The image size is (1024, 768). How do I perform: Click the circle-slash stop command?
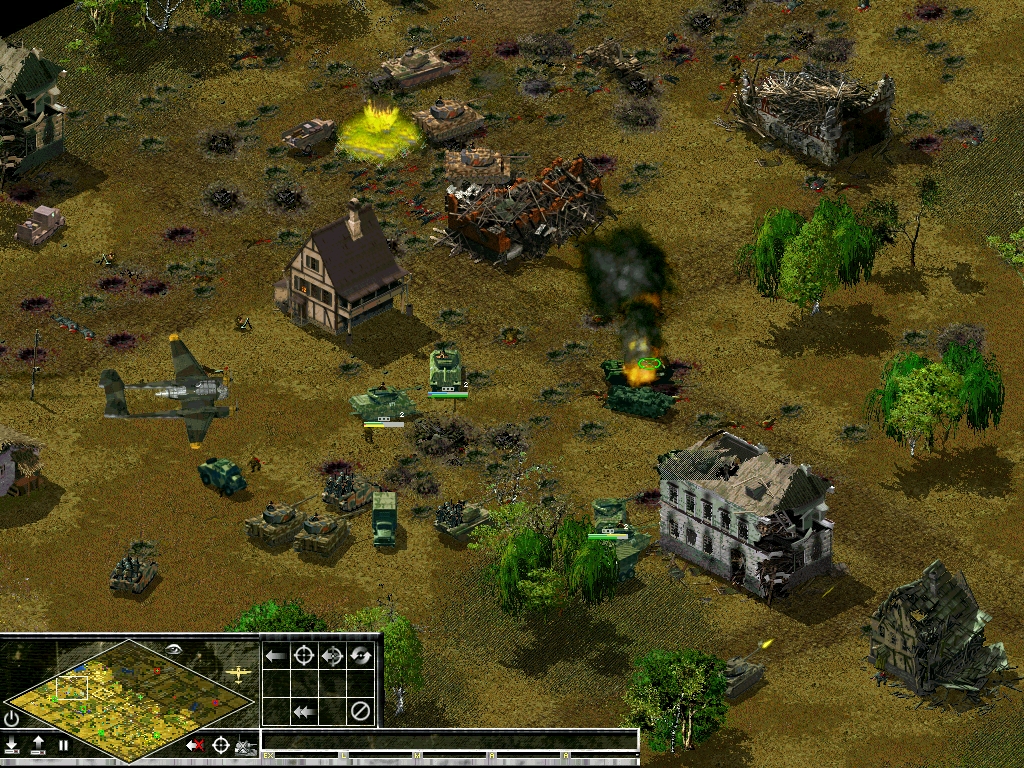361,712
